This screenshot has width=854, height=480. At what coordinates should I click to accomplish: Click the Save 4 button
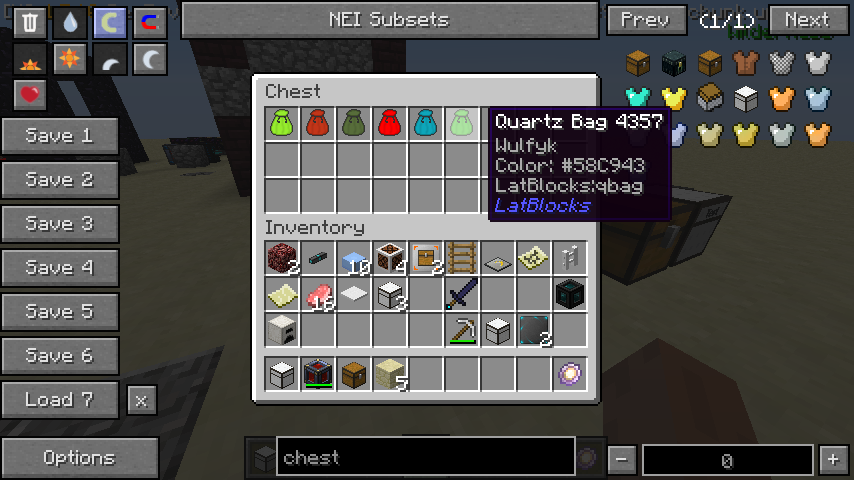(59, 268)
